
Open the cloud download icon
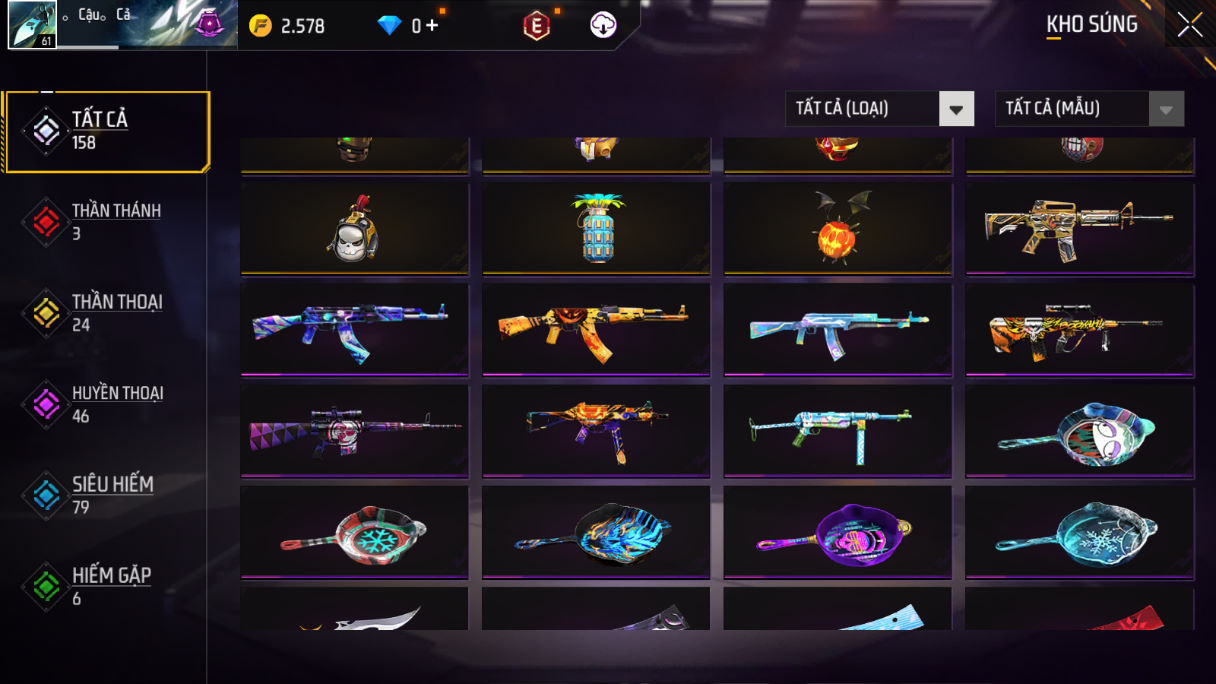(603, 26)
